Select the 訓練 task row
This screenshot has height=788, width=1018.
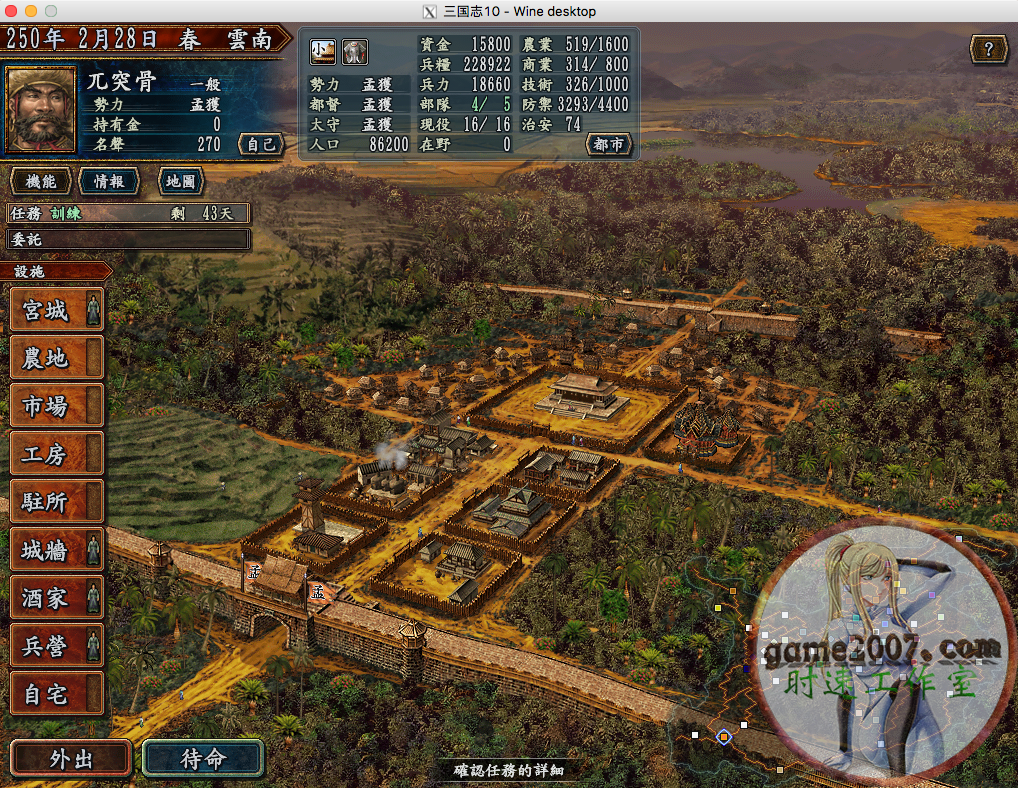128,213
